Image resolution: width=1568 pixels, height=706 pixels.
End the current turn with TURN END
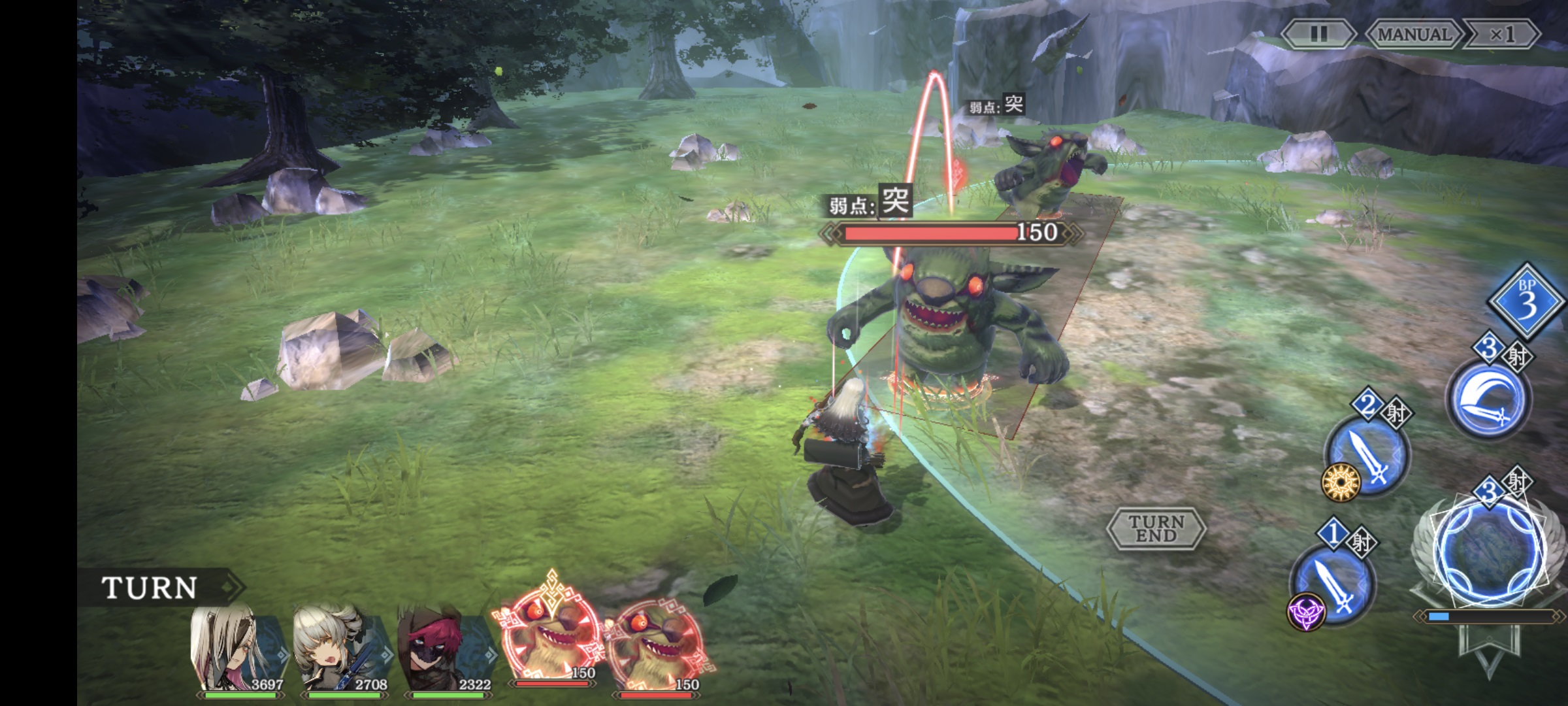click(1156, 528)
